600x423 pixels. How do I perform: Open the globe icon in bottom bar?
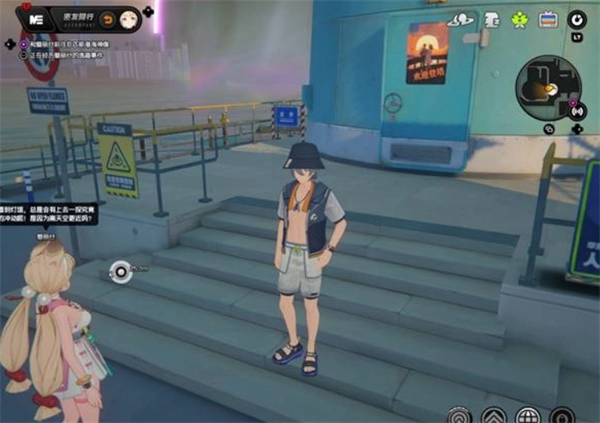(x=527, y=415)
